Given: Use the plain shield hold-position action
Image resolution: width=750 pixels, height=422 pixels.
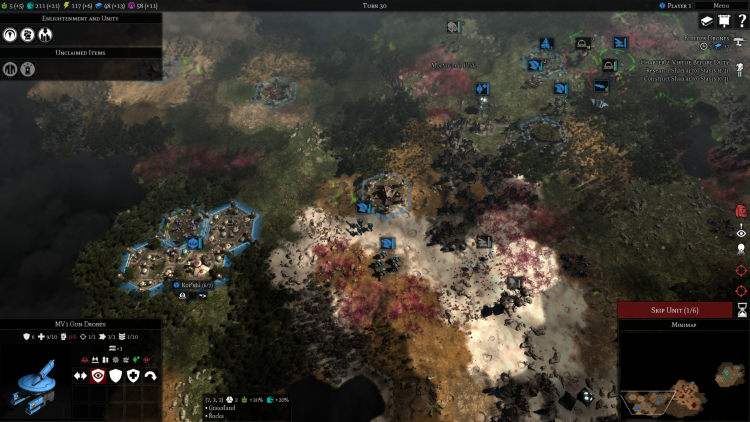Looking at the screenshot, I should pyautogui.click(x=116, y=376).
